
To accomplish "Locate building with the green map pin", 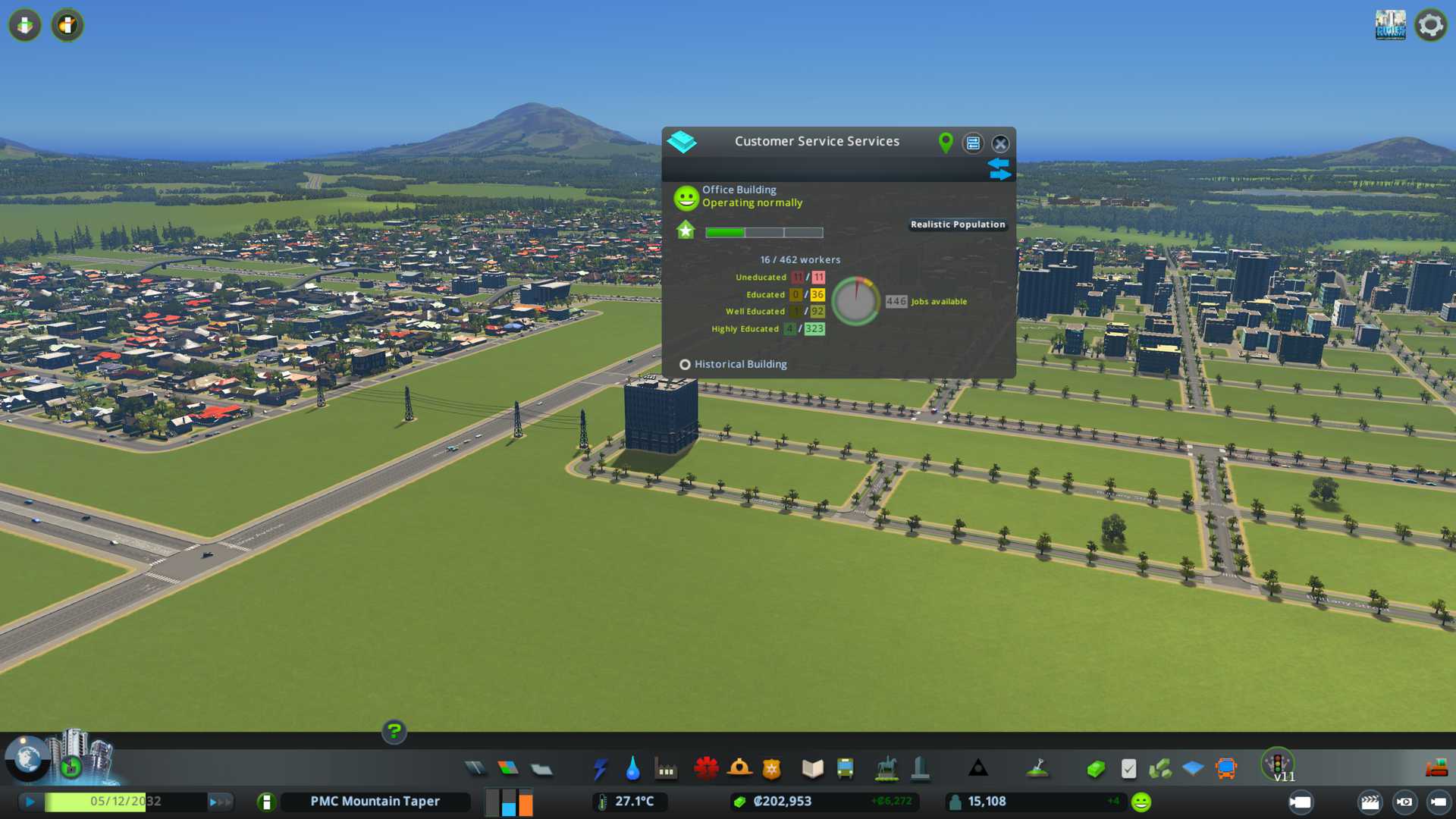I will click(946, 143).
